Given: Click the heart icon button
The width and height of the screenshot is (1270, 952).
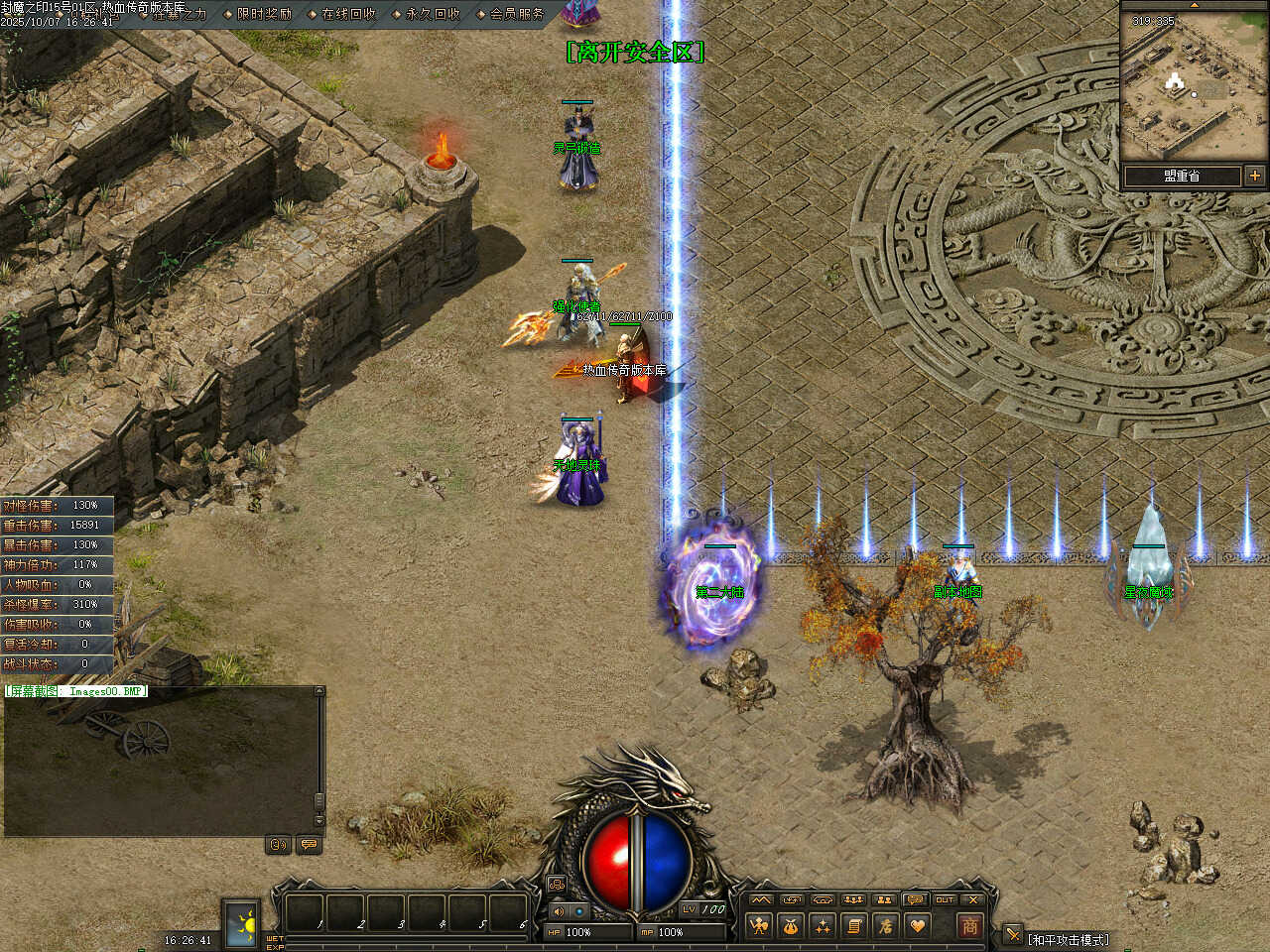Looking at the screenshot, I should pyautogui.click(x=917, y=926).
